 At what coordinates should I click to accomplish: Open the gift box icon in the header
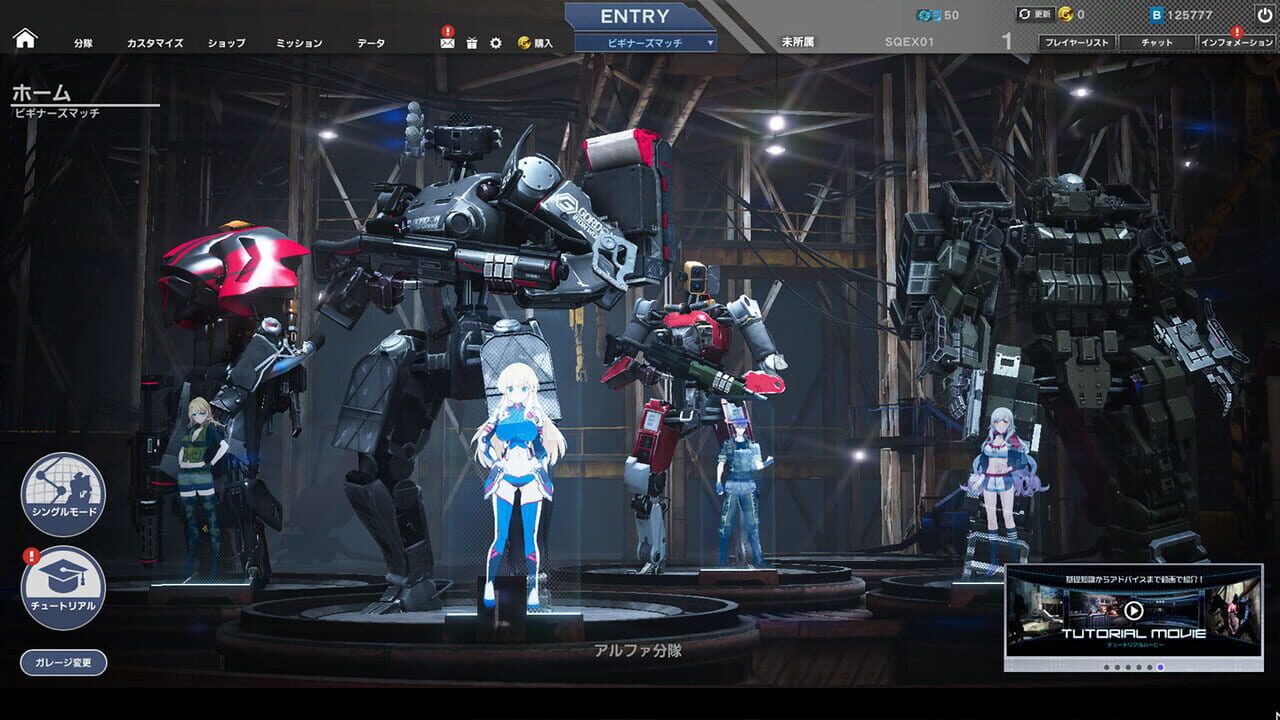(473, 42)
